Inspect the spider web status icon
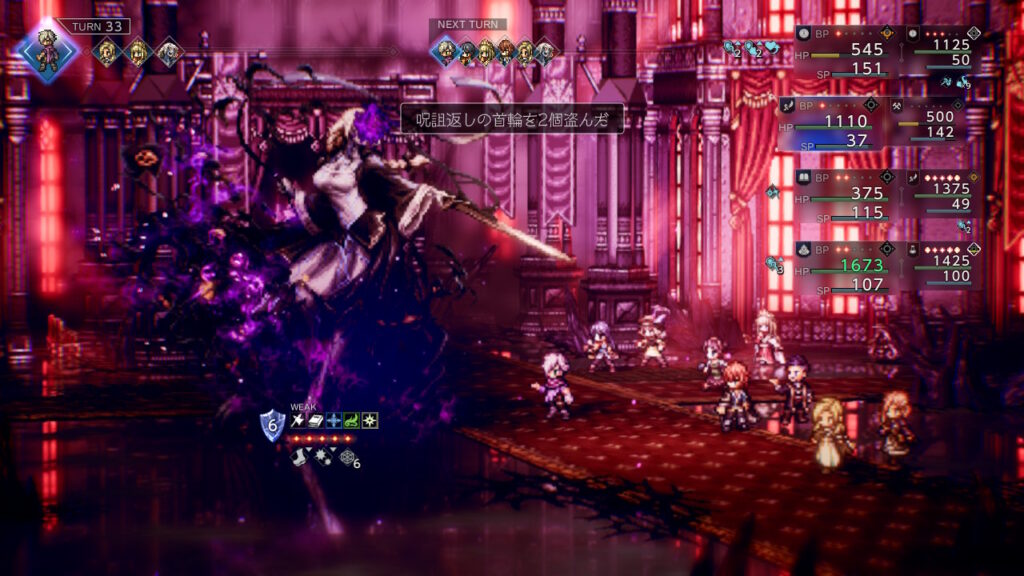Screen dimensions: 1024x576 pos(346,457)
